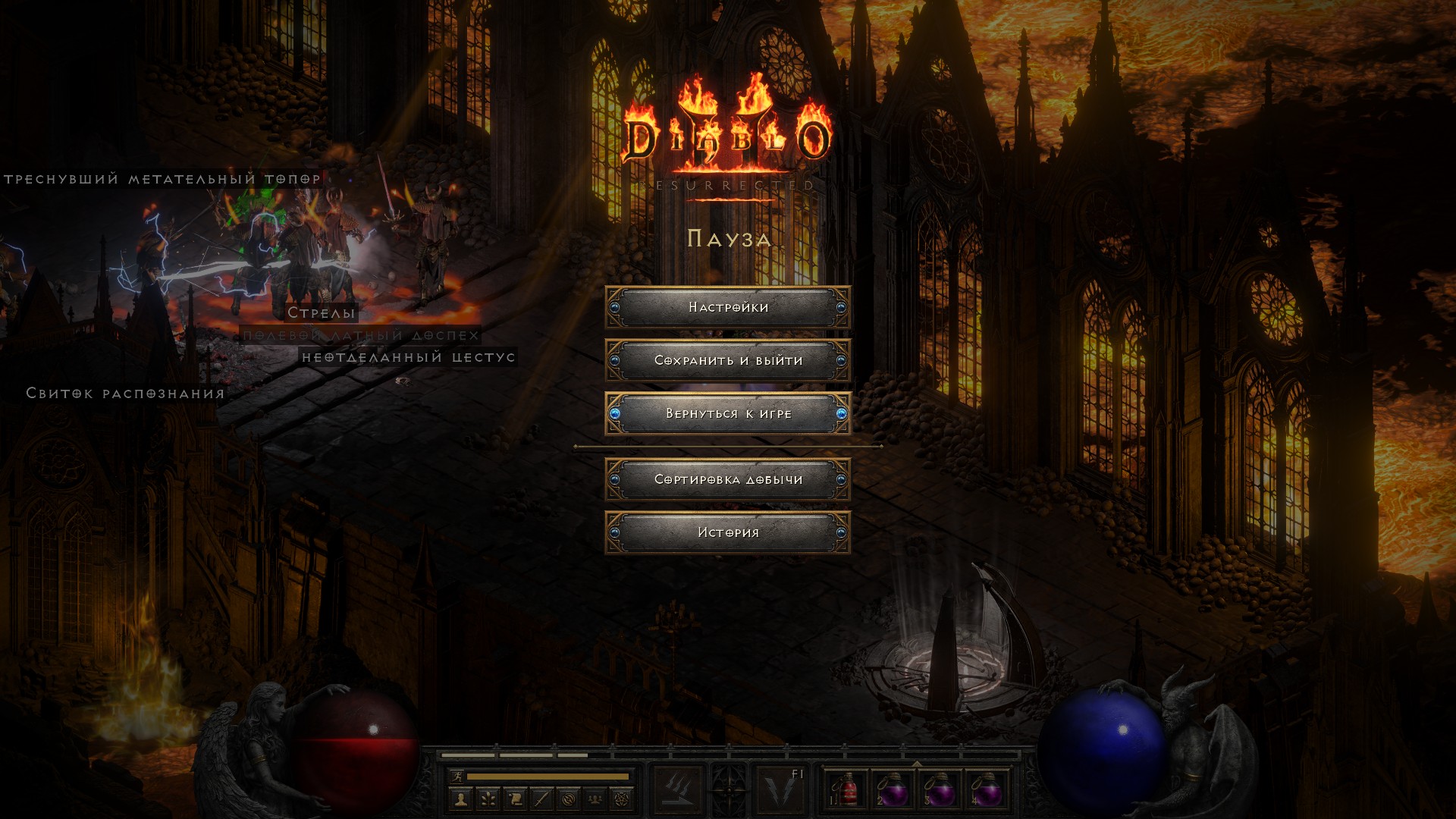The height and width of the screenshot is (819, 1456).
Task: Open the party screen group icon
Action: pos(596,799)
